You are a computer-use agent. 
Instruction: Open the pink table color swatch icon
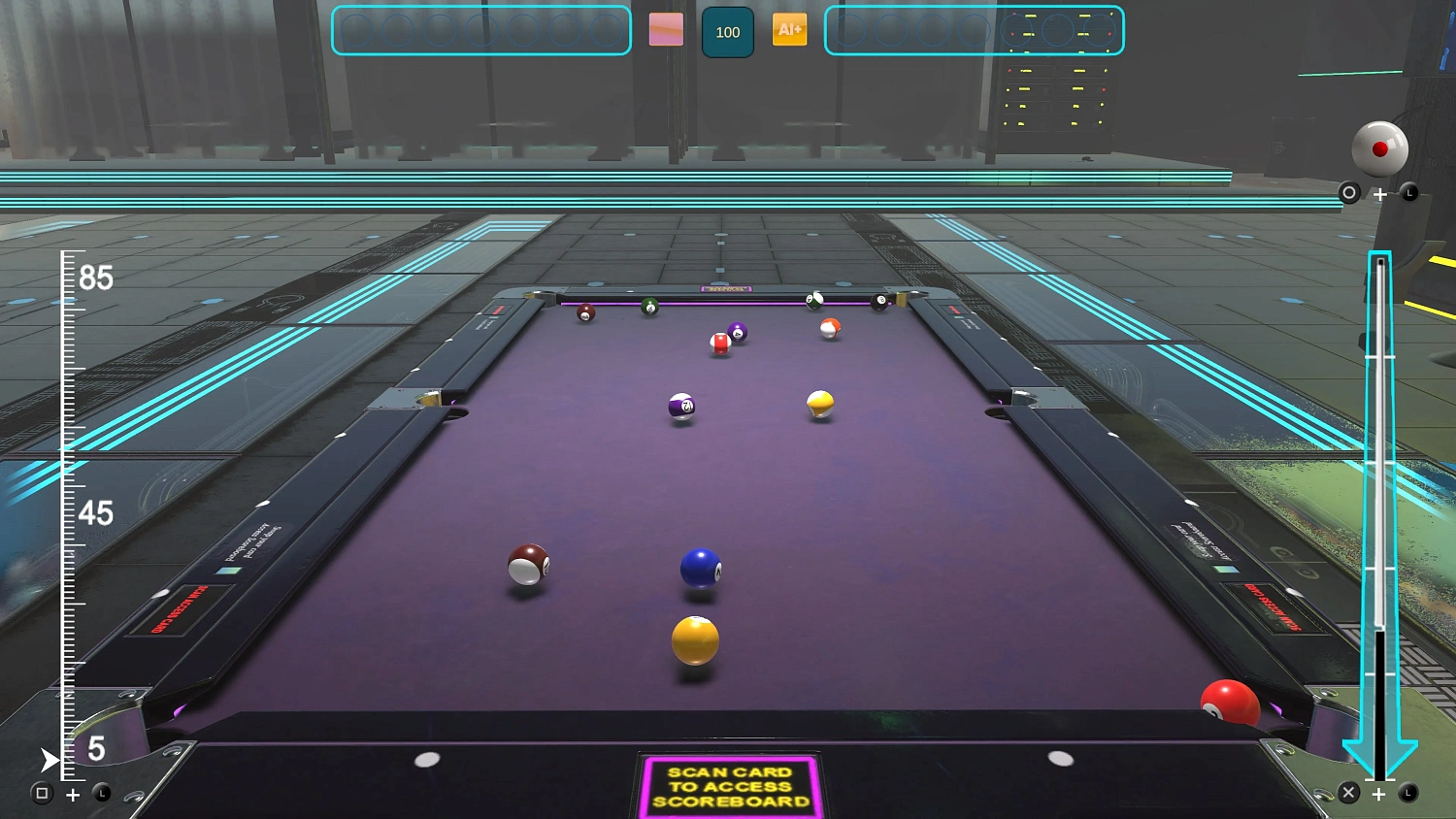(x=667, y=30)
